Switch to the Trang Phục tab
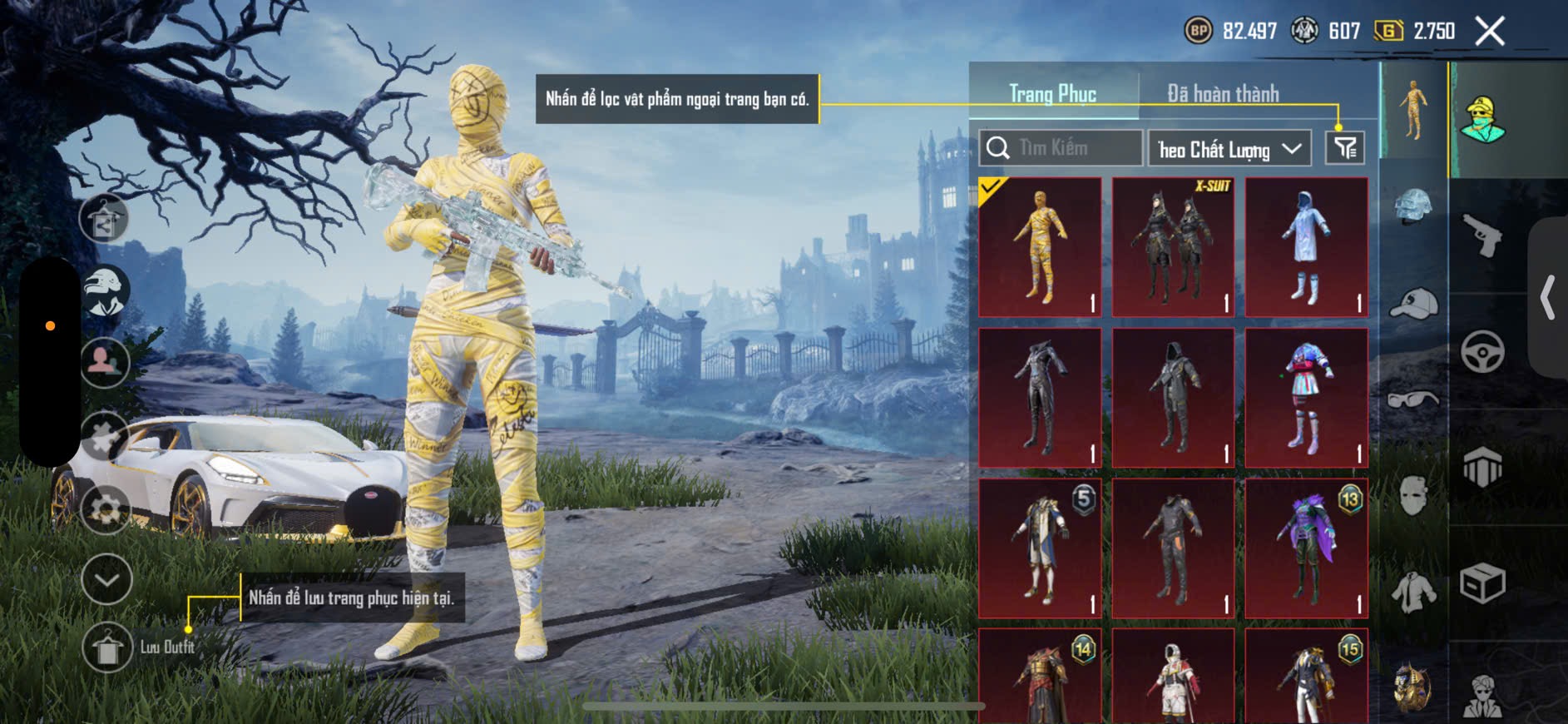Screen dimensions: 1568x724 [x=1053, y=94]
